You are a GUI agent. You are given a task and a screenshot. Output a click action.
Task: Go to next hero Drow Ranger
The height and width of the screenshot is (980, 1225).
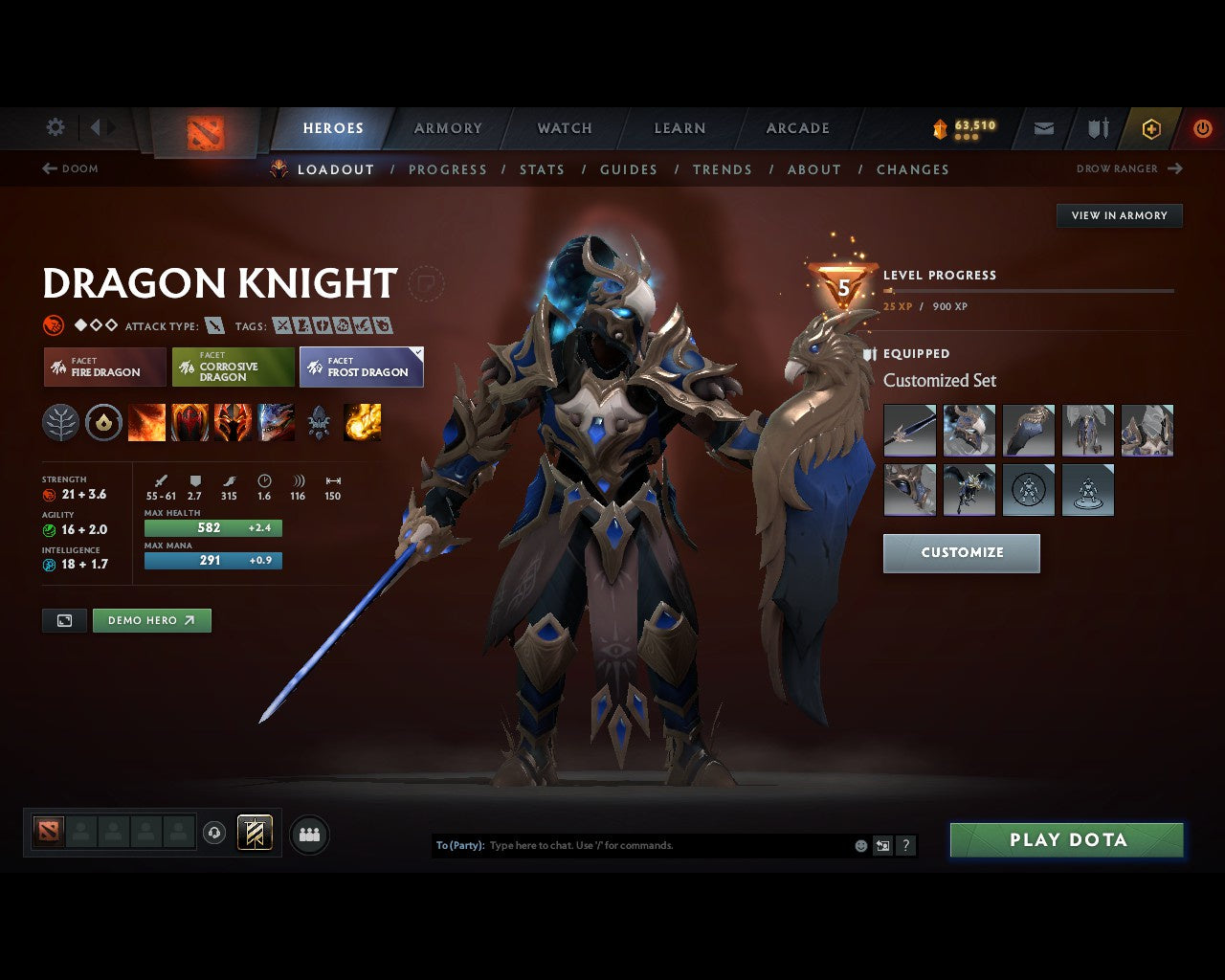(1129, 168)
